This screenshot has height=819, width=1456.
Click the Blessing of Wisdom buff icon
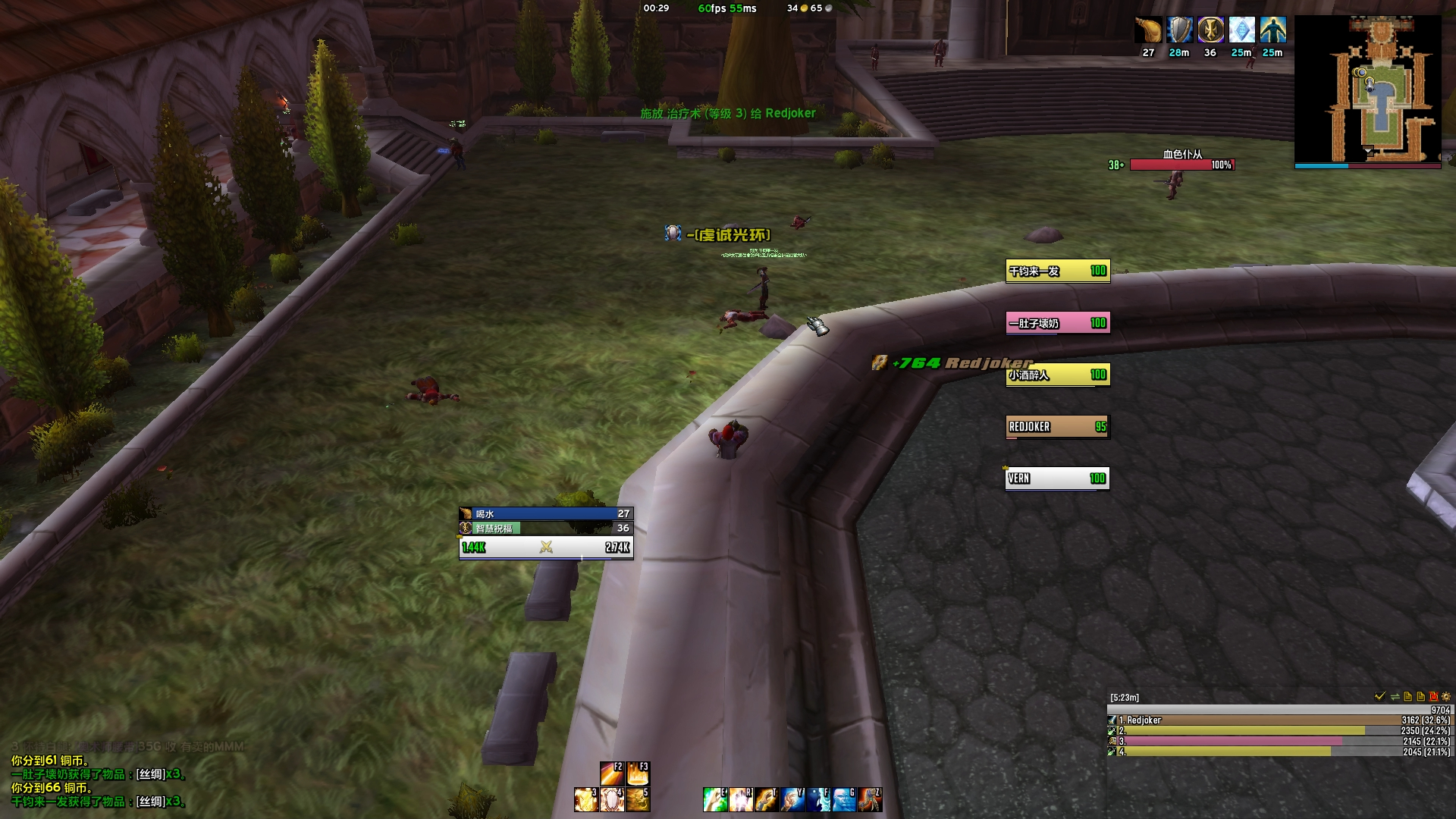tap(1210, 30)
